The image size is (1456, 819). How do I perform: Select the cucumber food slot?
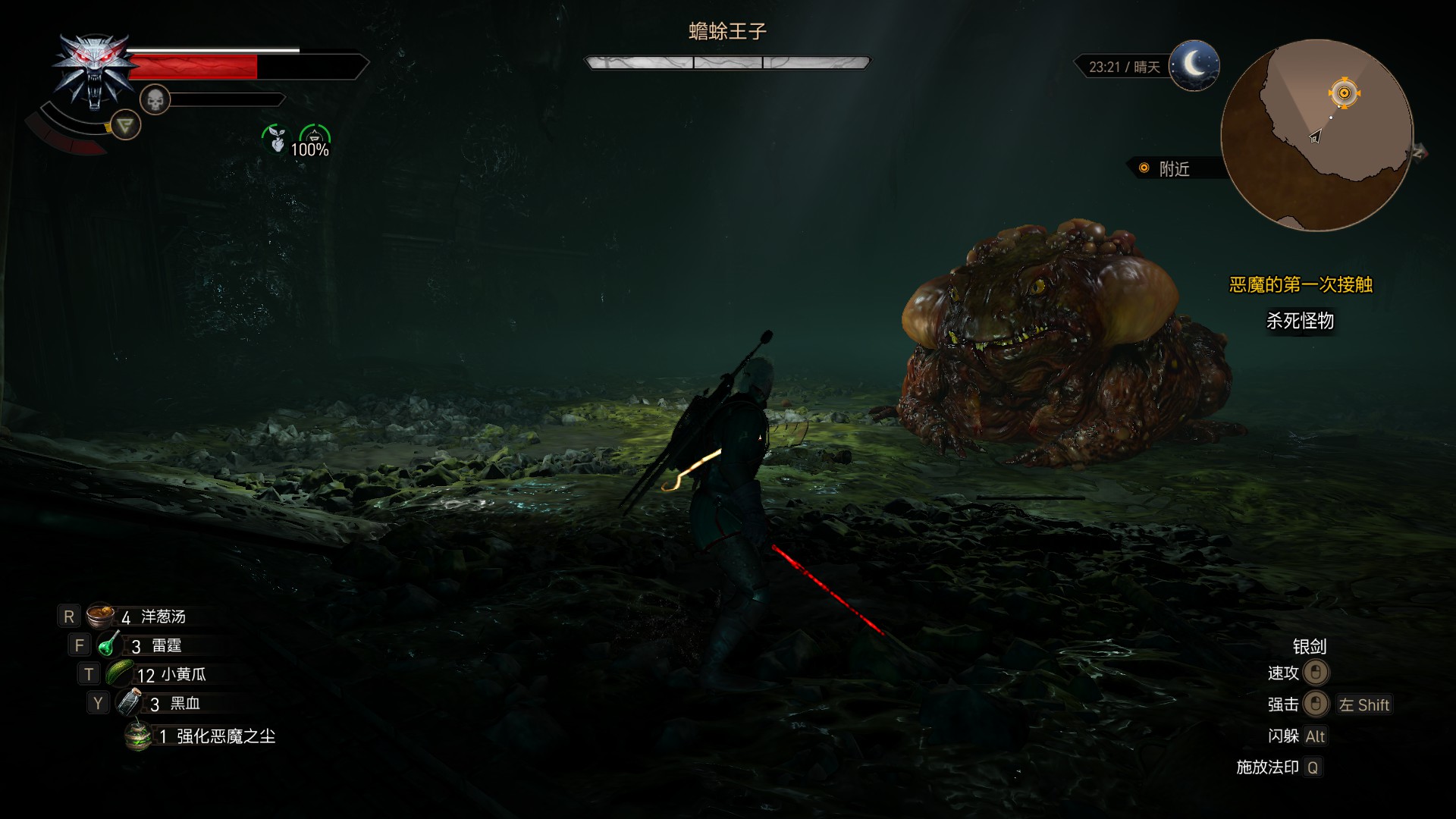coord(120,673)
